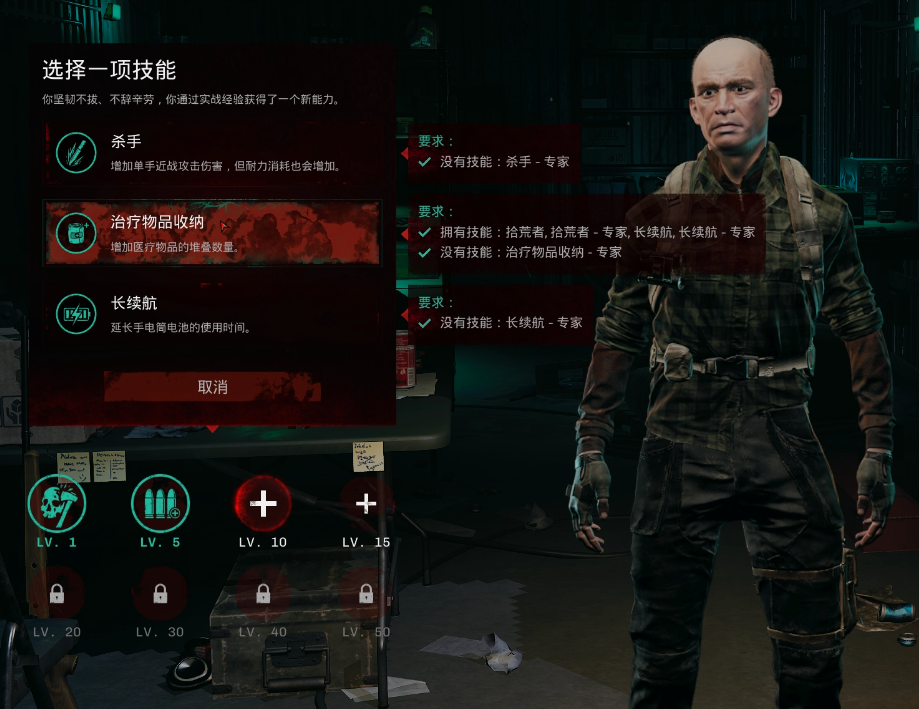Cancel skill selection with 取消
919x709 pixels.
212,387
